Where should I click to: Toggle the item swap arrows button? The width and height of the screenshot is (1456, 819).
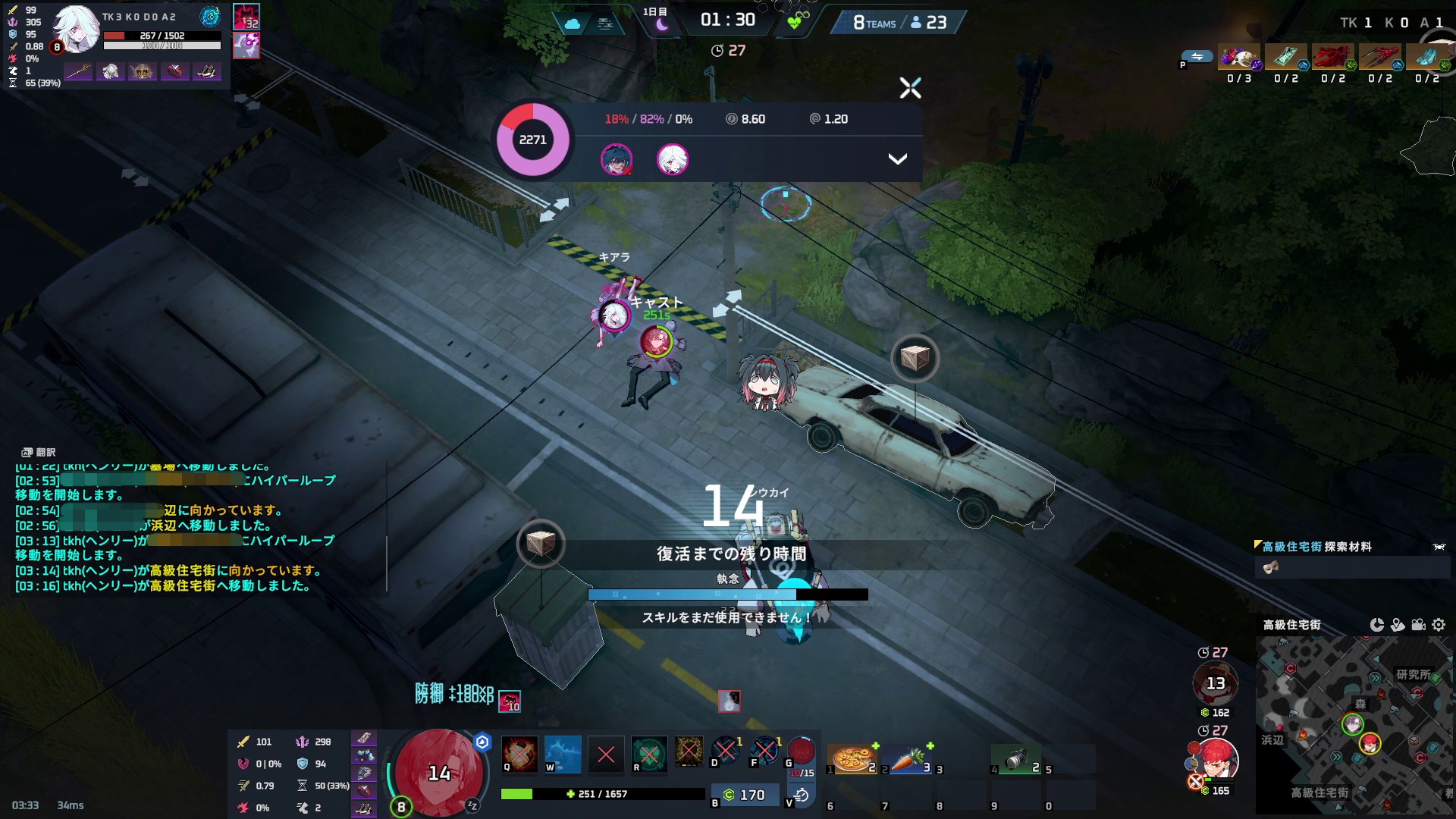pyautogui.click(x=1197, y=57)
